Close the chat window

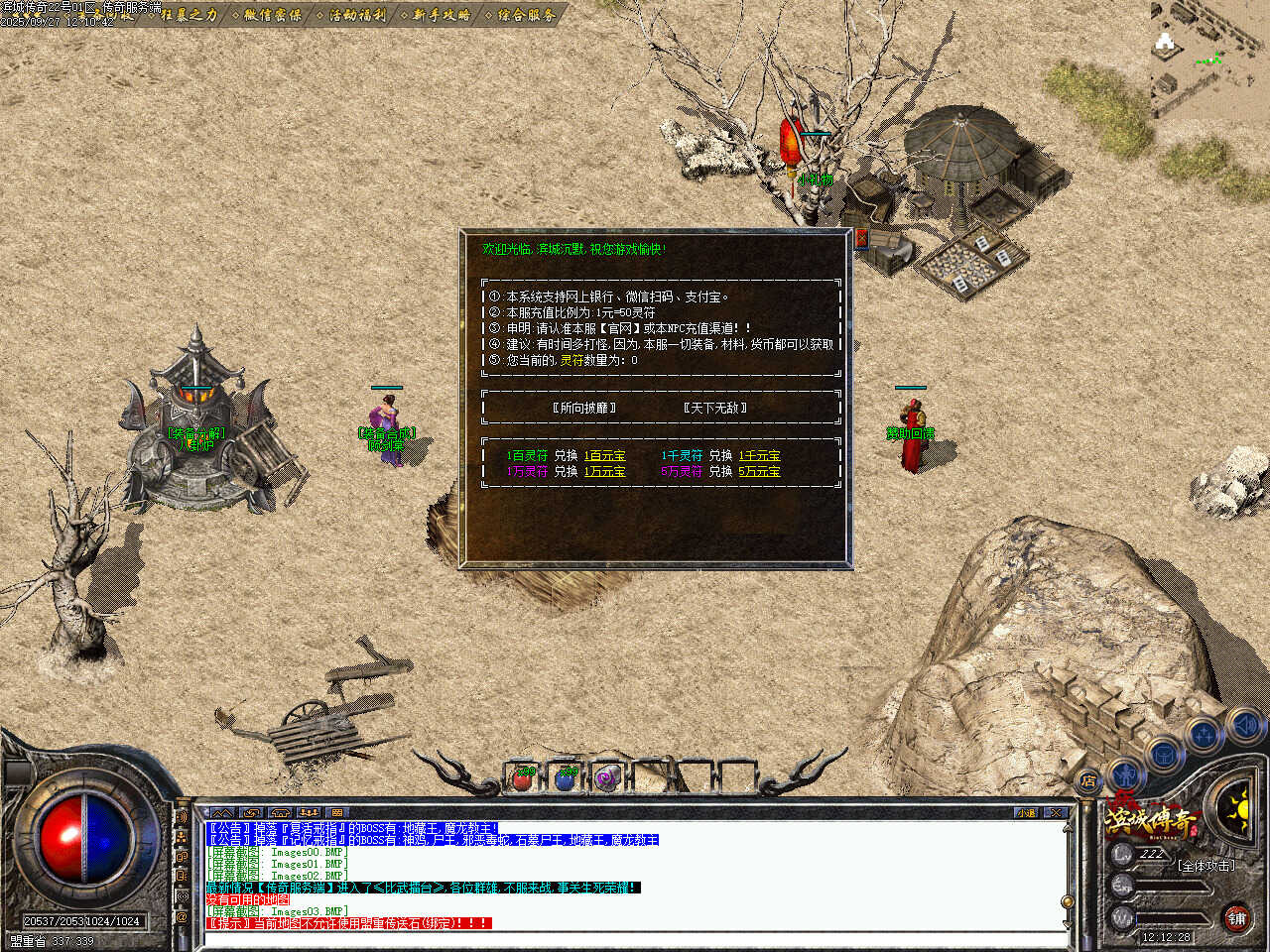click(1056, 812)
